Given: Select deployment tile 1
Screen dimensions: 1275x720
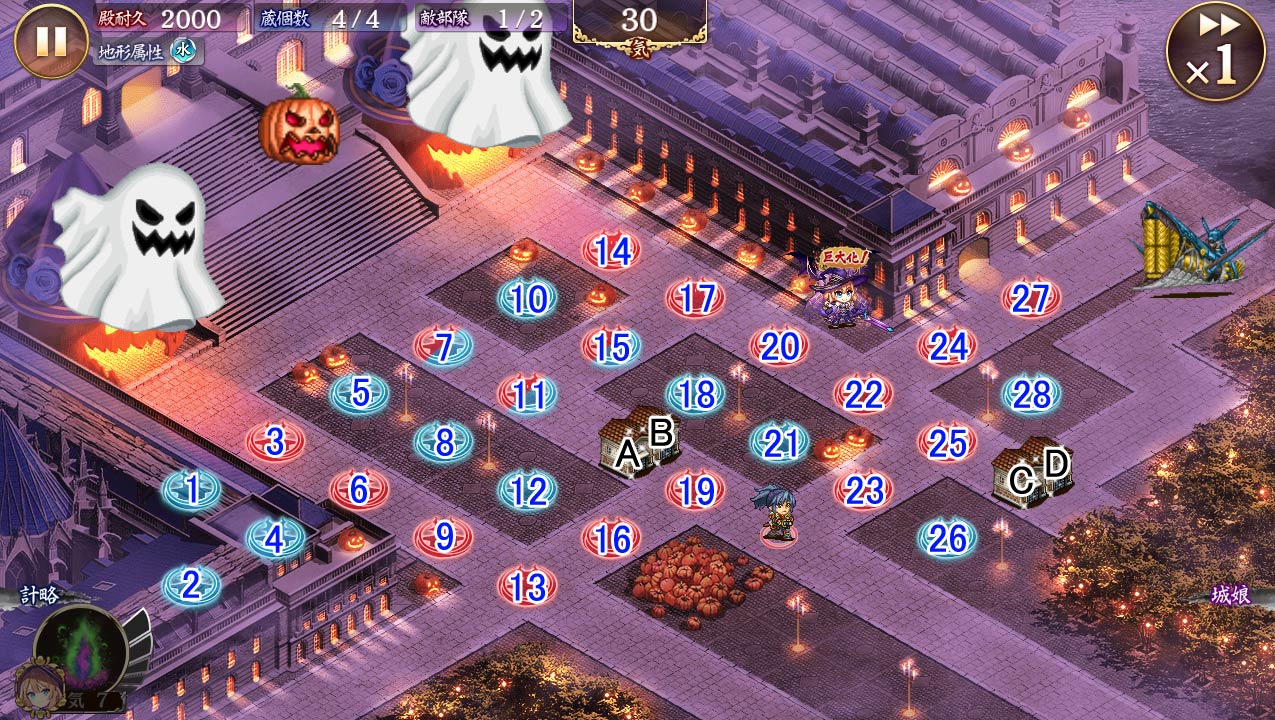Looking at the screenshot, I should pyautogui.click(x=191, y=489).
